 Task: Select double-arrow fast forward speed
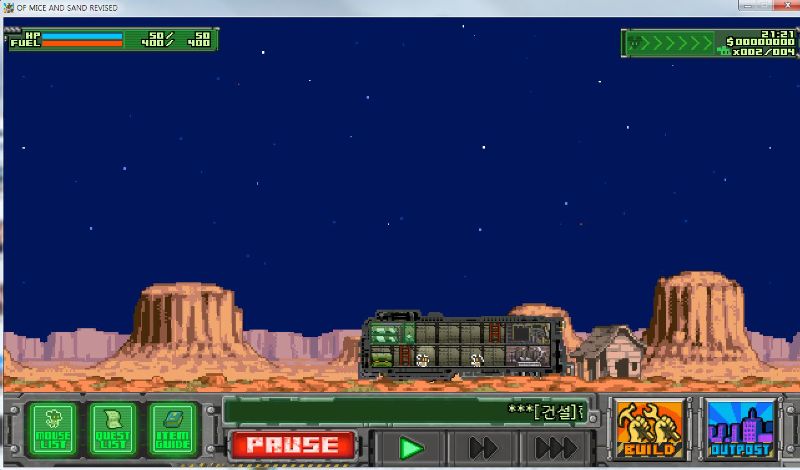click(x=484, y=447)
